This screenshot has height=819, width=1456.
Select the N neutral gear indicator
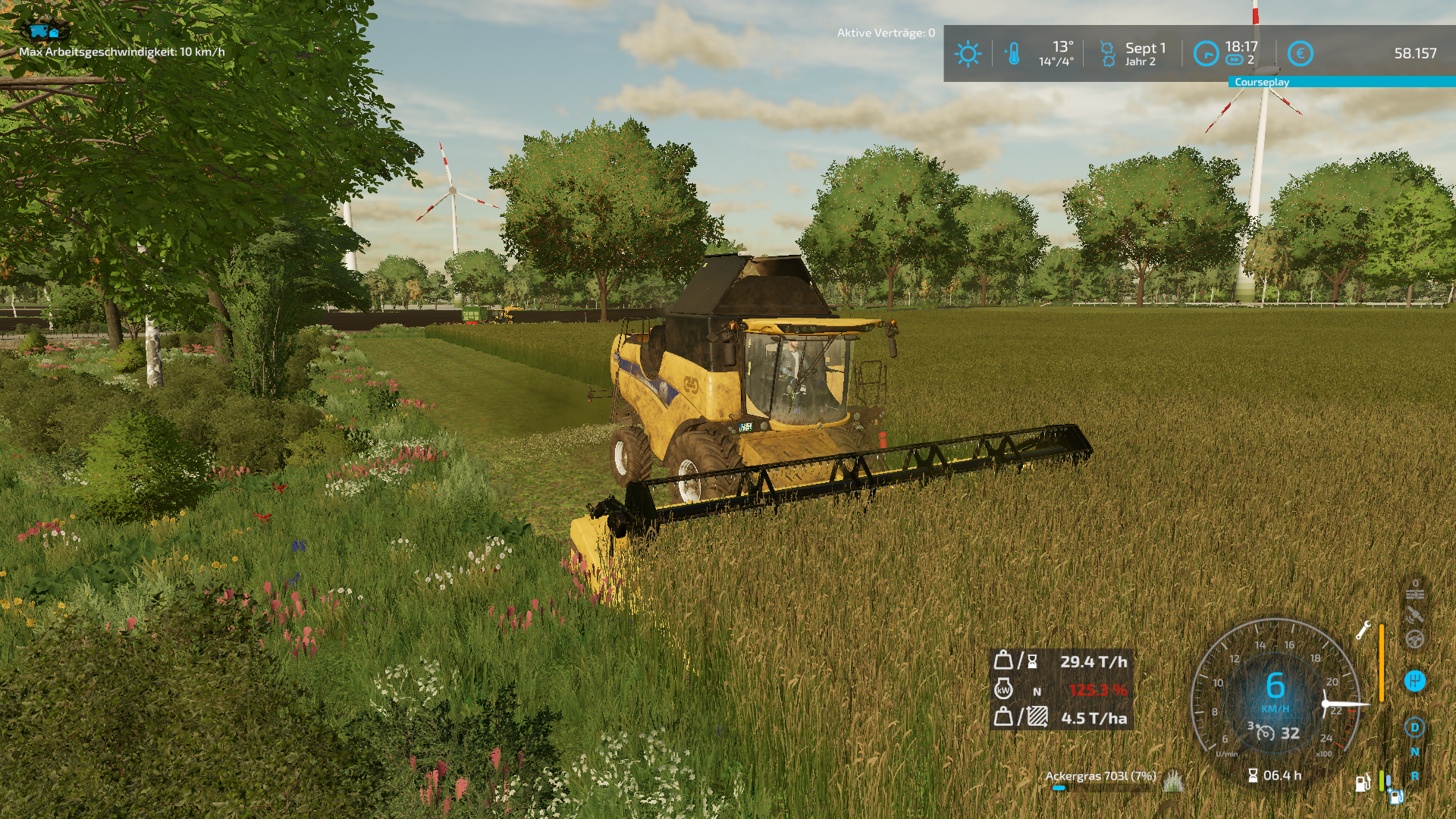pos(1414,752)
